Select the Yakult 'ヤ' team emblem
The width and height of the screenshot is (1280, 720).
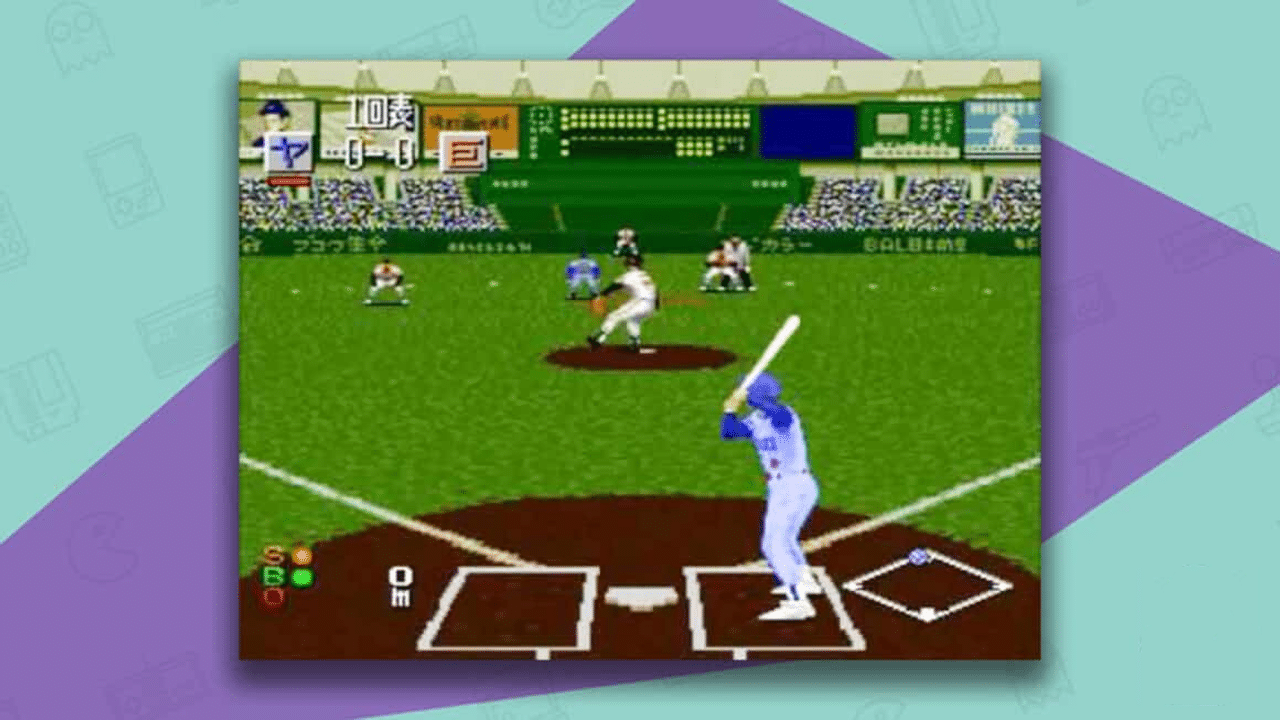(x=290, y=152)
